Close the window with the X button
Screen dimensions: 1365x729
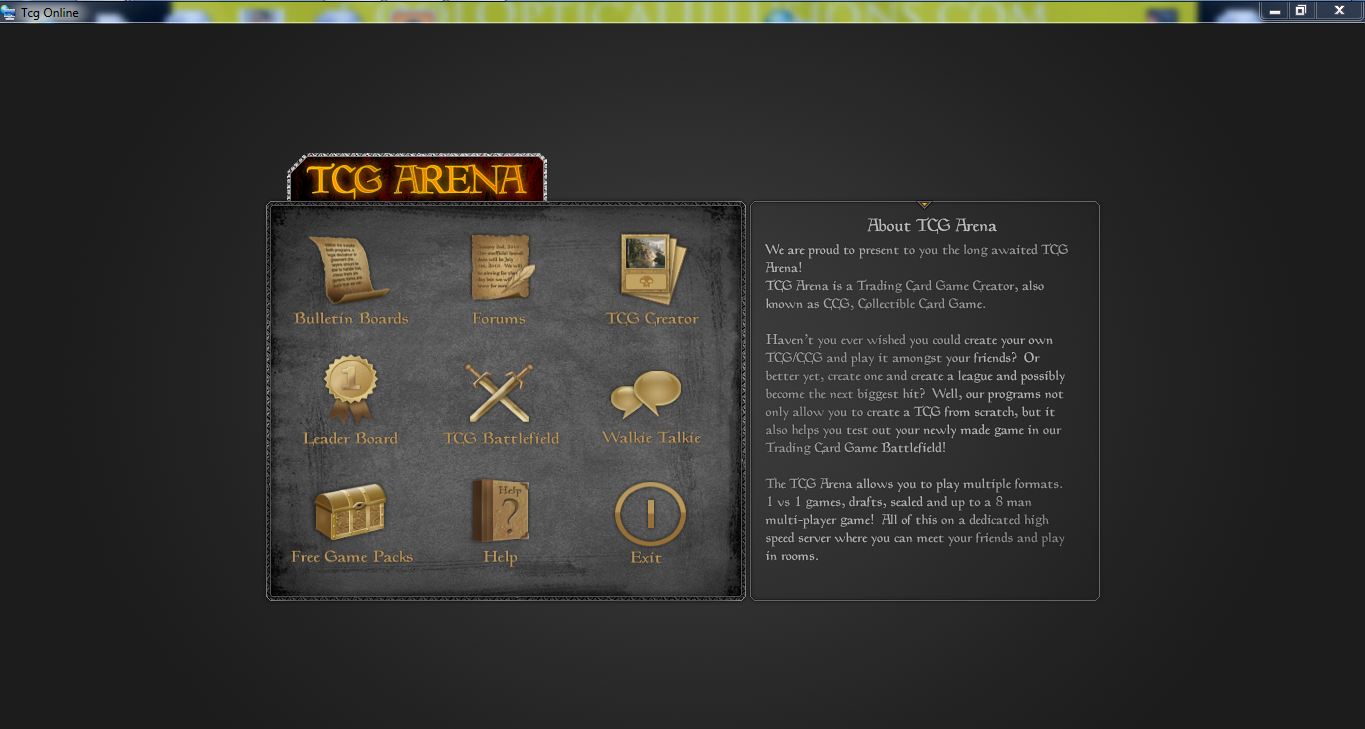click(1339, 11)
